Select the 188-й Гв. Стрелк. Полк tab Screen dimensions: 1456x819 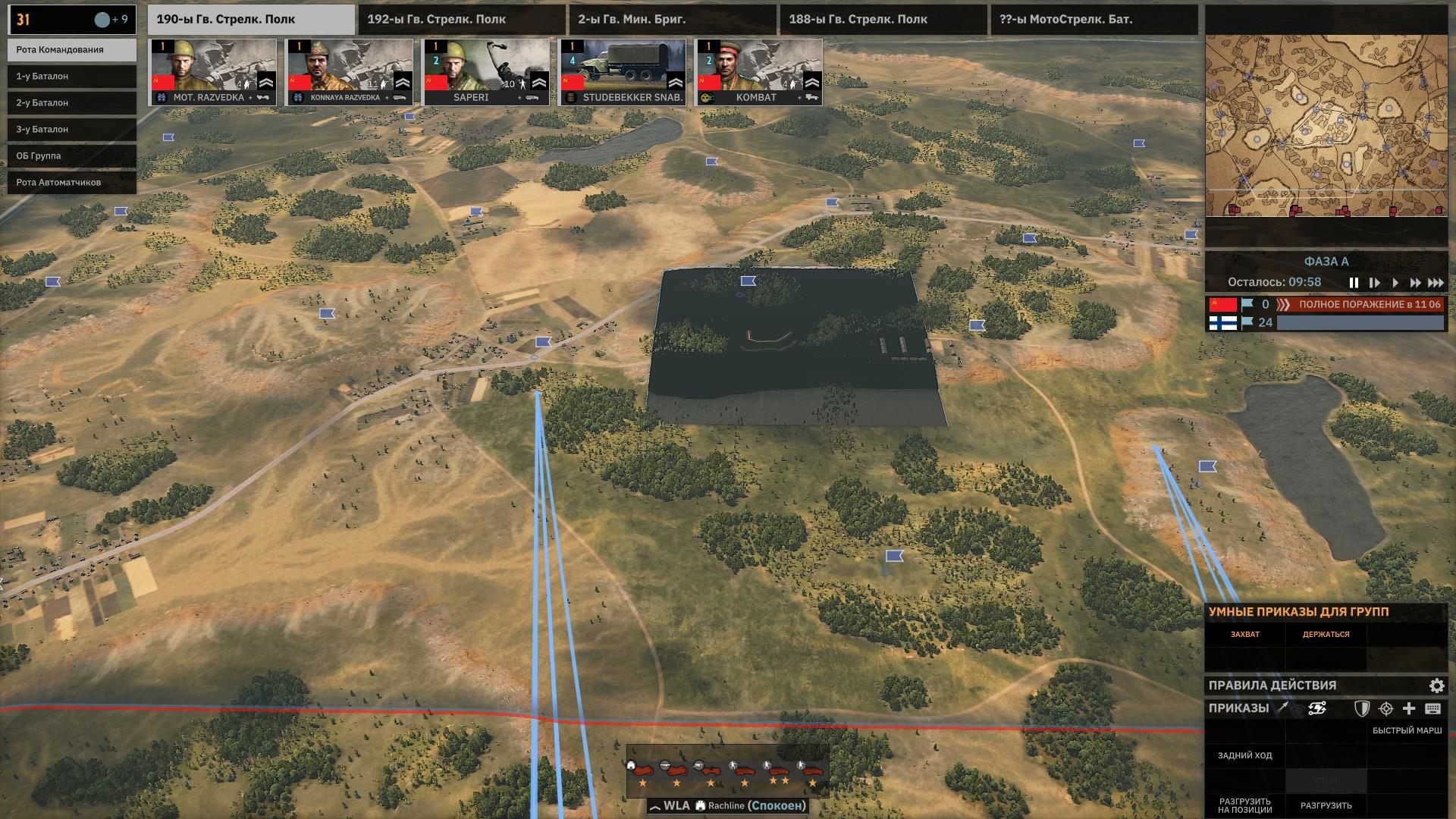[x=883, y=20]
